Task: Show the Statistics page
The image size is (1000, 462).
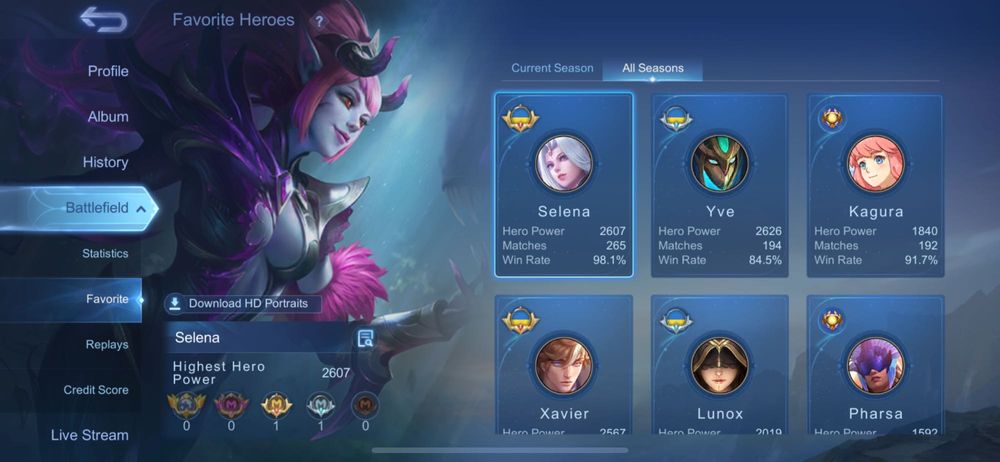Action: (105, 254)
